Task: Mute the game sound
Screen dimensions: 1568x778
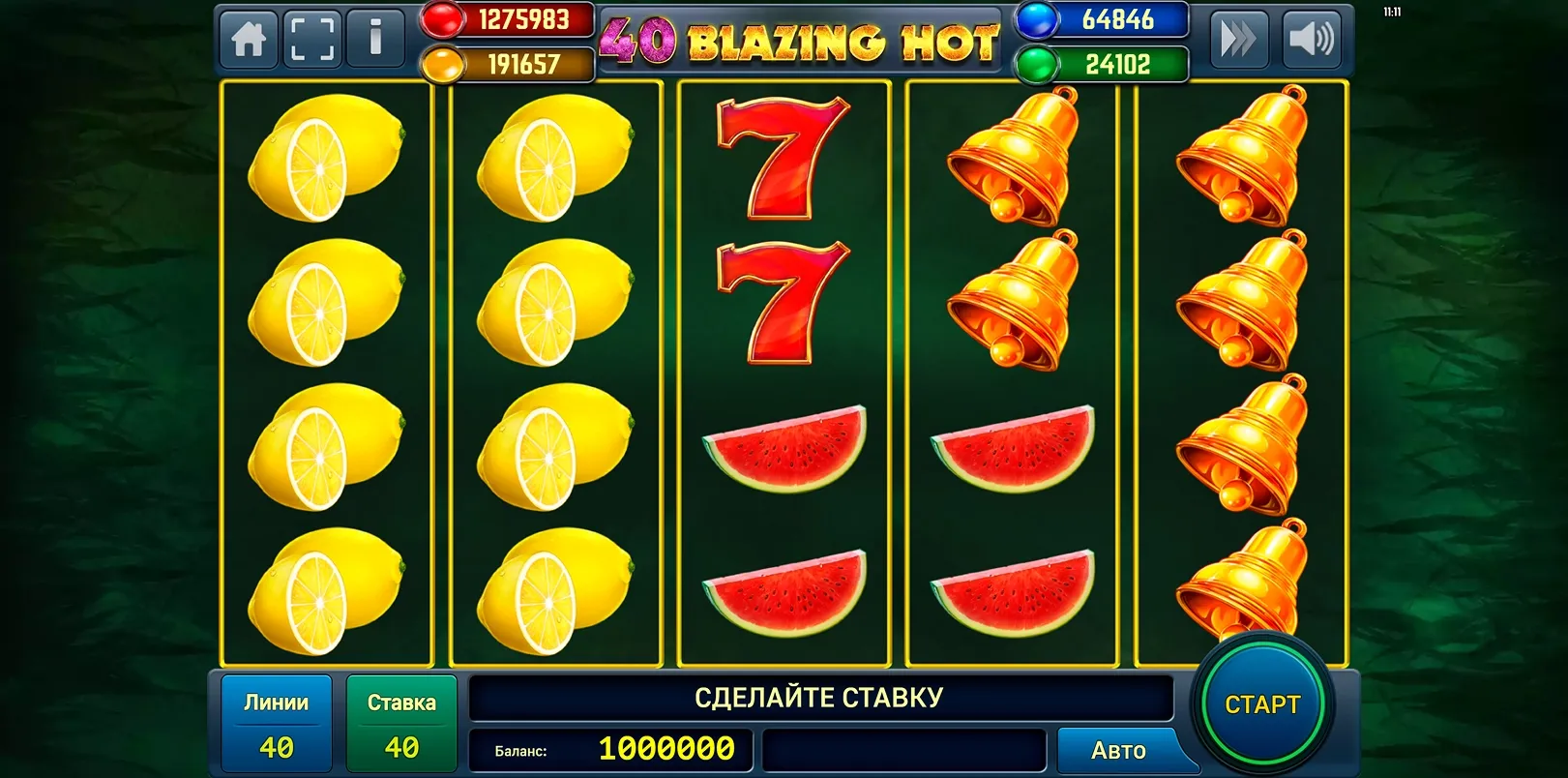Action: (x=1313, y=39)
